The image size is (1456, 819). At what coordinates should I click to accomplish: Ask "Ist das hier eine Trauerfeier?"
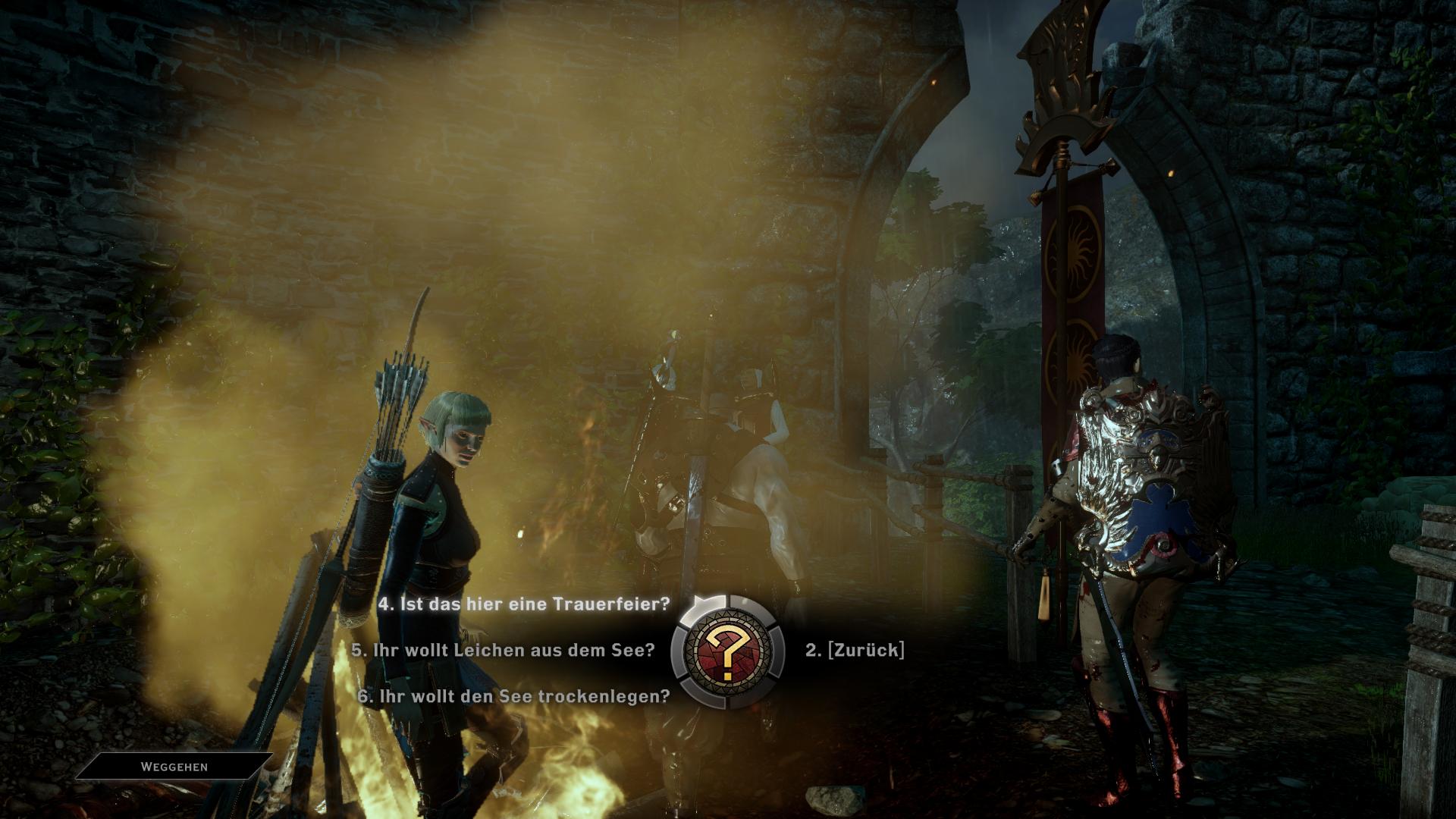coord(524,604)
